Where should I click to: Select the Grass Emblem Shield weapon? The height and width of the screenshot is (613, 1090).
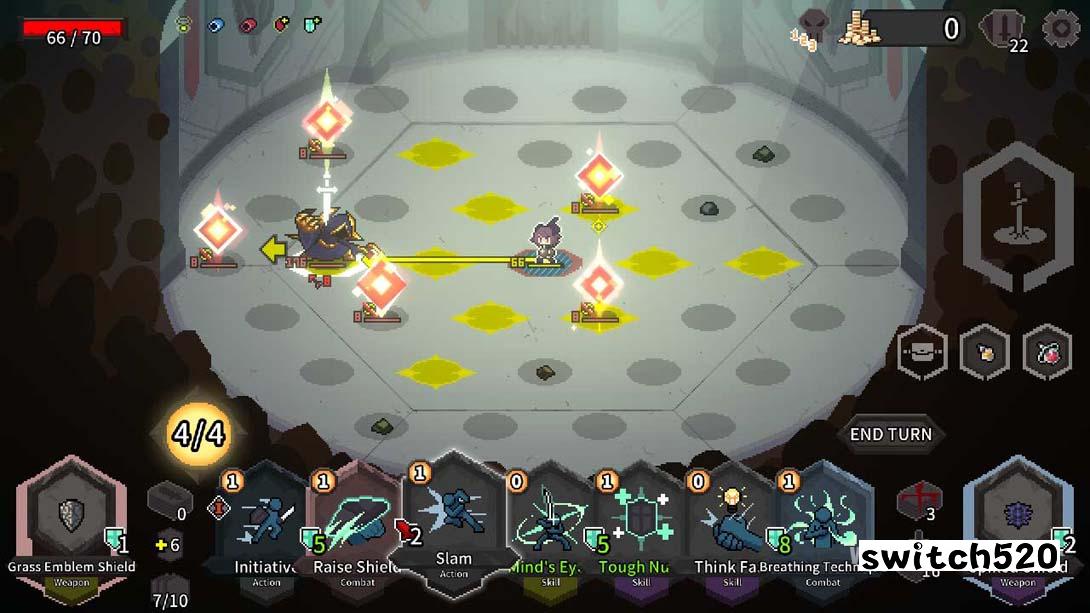tap(72, 520)
